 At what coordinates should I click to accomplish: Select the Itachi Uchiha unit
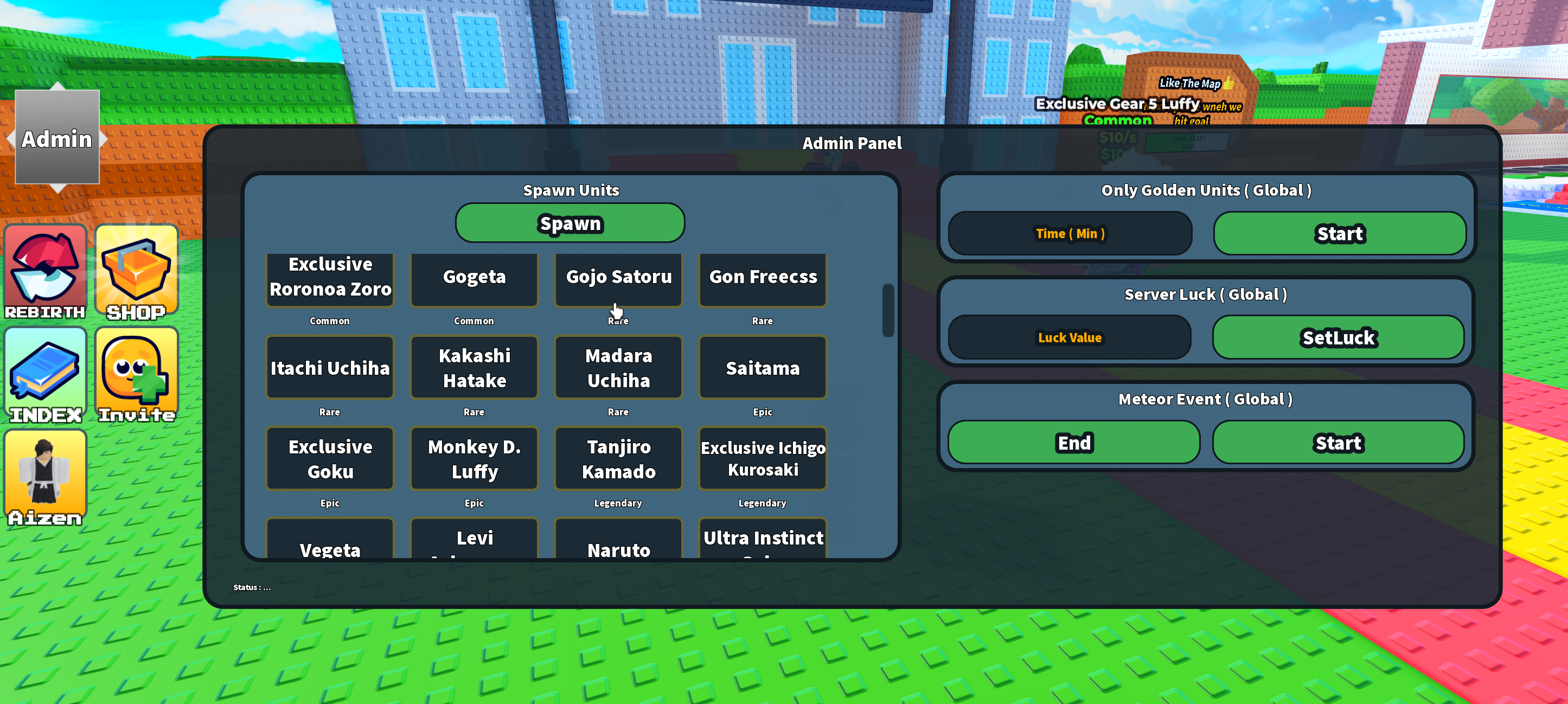tap(330, 368)
